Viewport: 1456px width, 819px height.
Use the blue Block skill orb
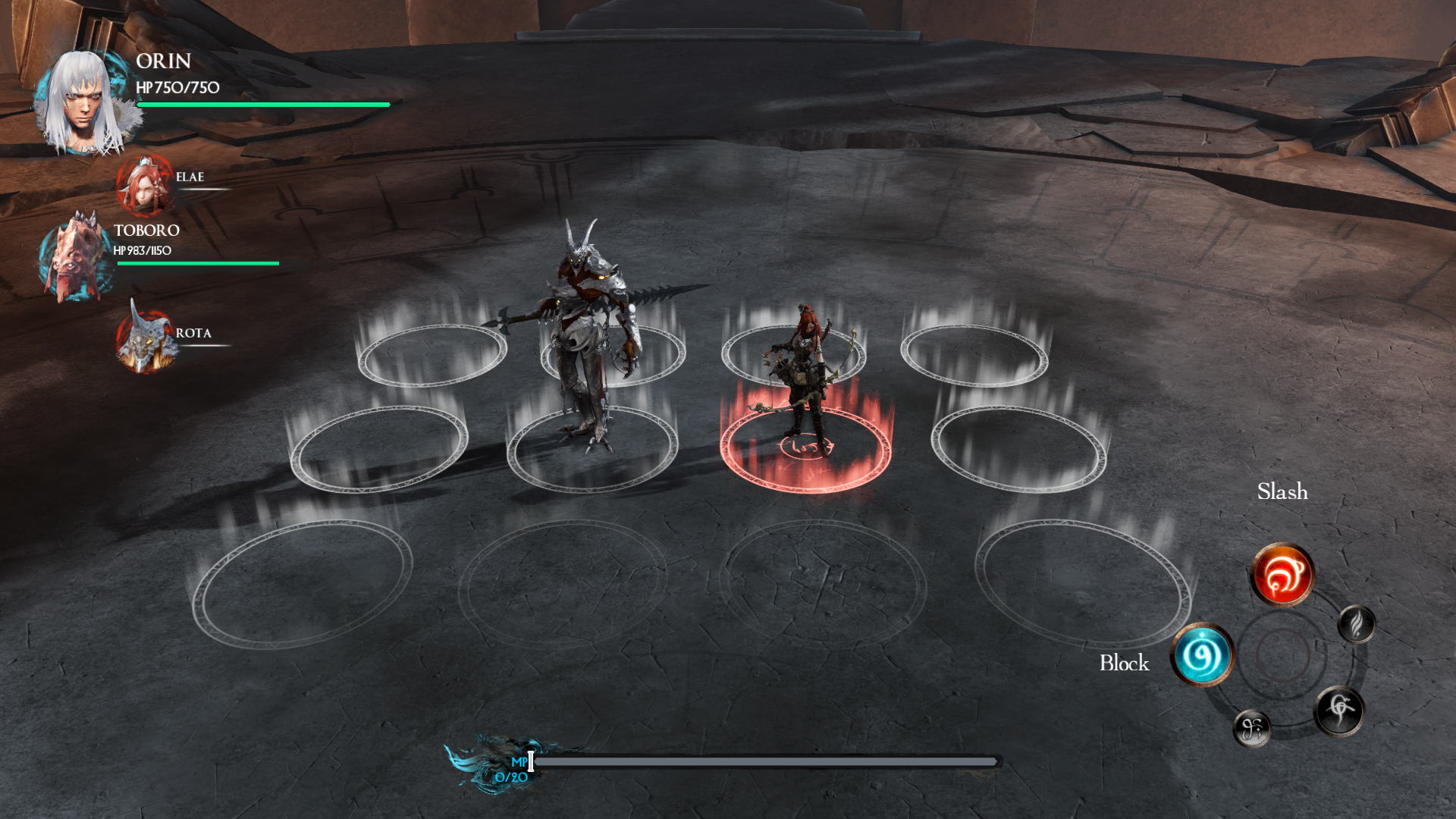[x=1203, y=654]
